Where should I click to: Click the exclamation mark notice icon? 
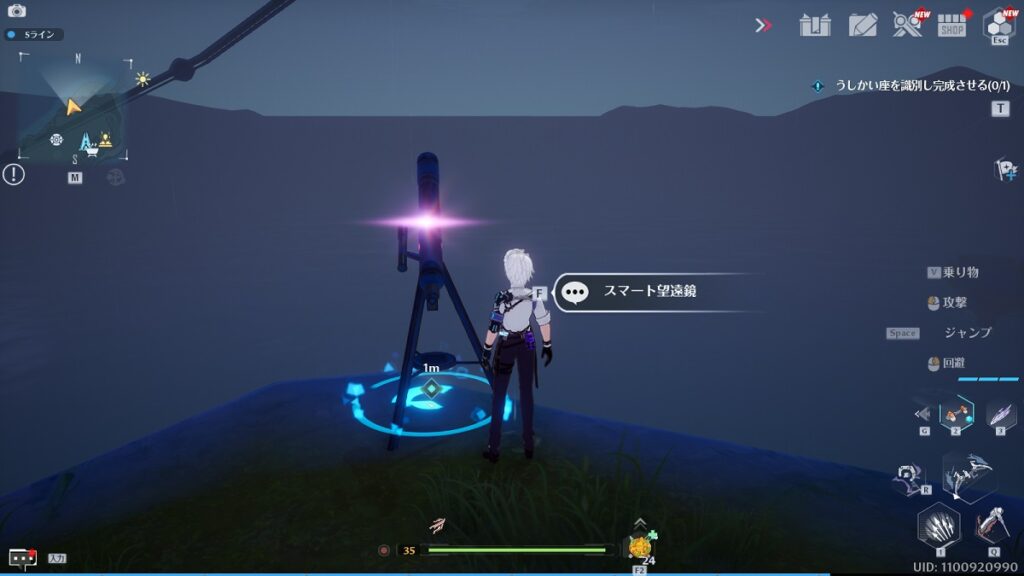pyautogui.click(x=13, y=175)
